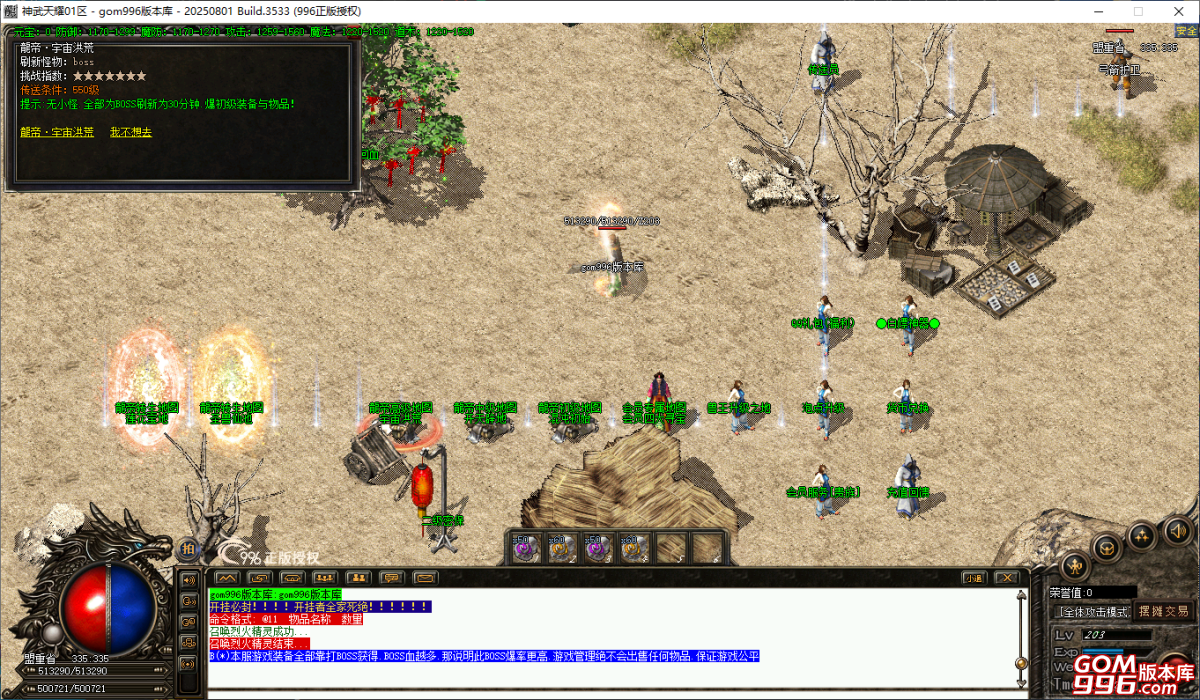Click the round 拍 auction button

point(188,548)
